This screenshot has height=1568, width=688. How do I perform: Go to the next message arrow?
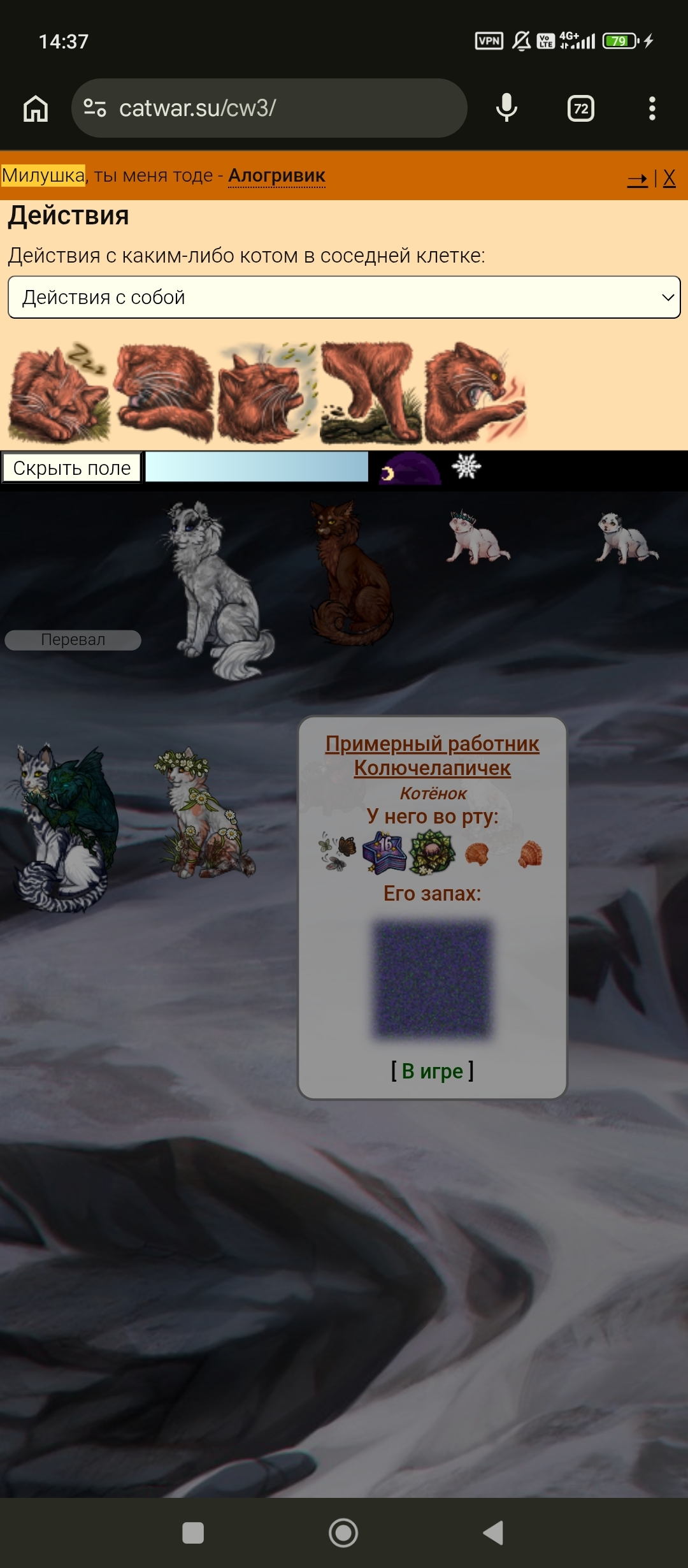coord(637,178)
